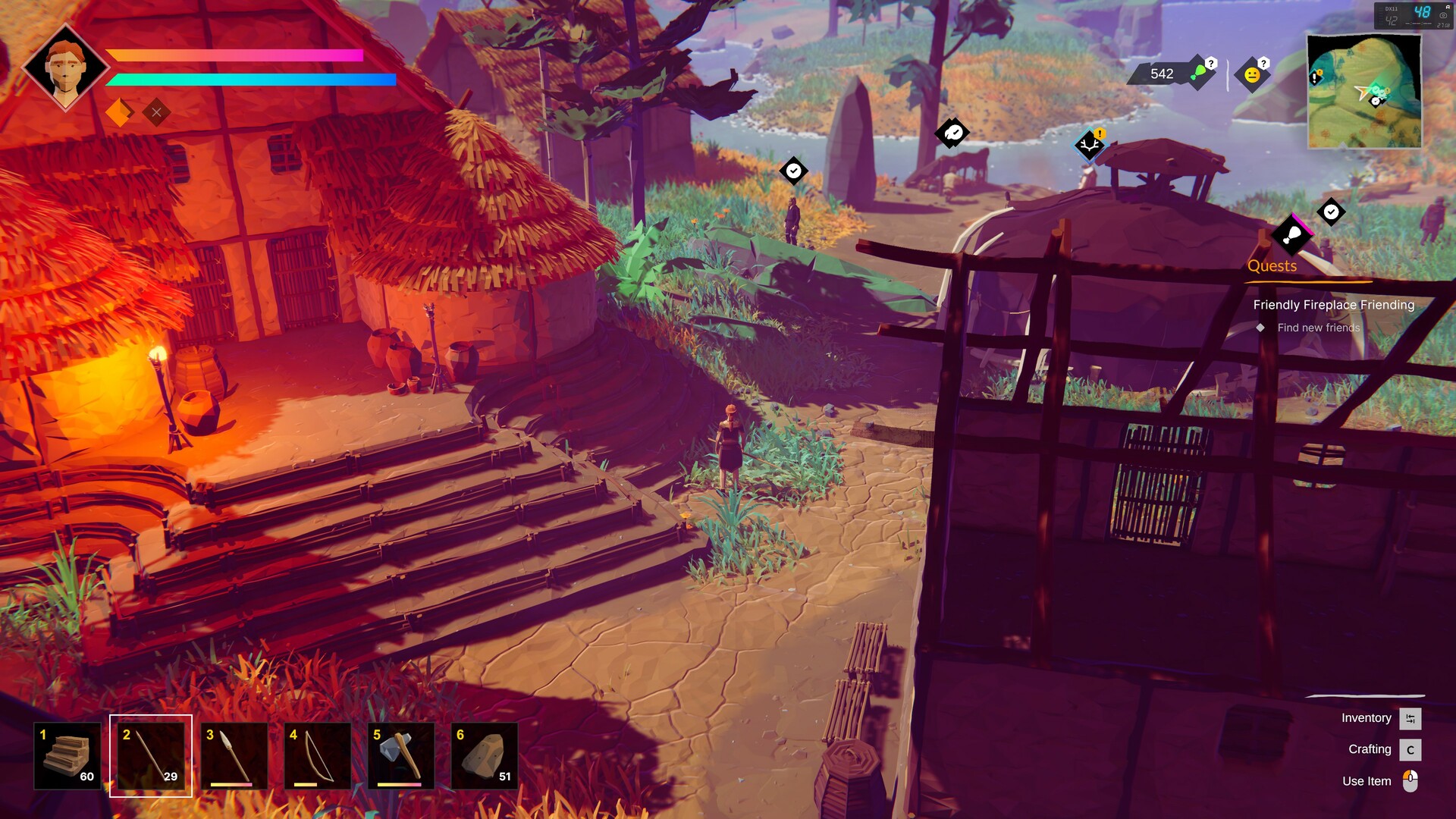Open the Crafting menu

pyautogui.click(x=1370, y=749)
